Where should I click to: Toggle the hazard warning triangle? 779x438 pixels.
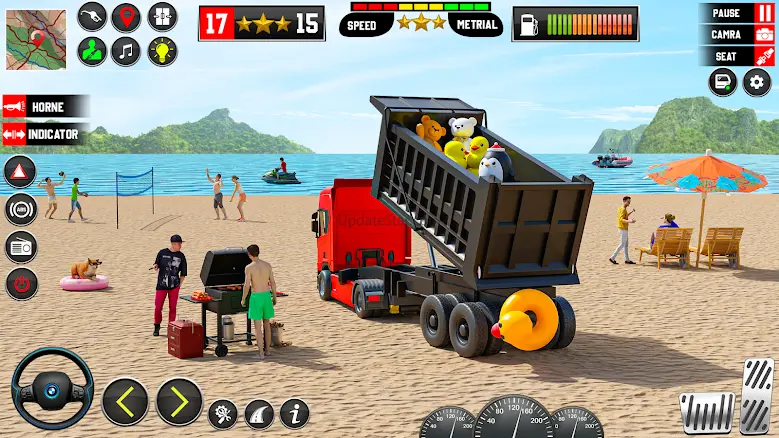point(21,172)
